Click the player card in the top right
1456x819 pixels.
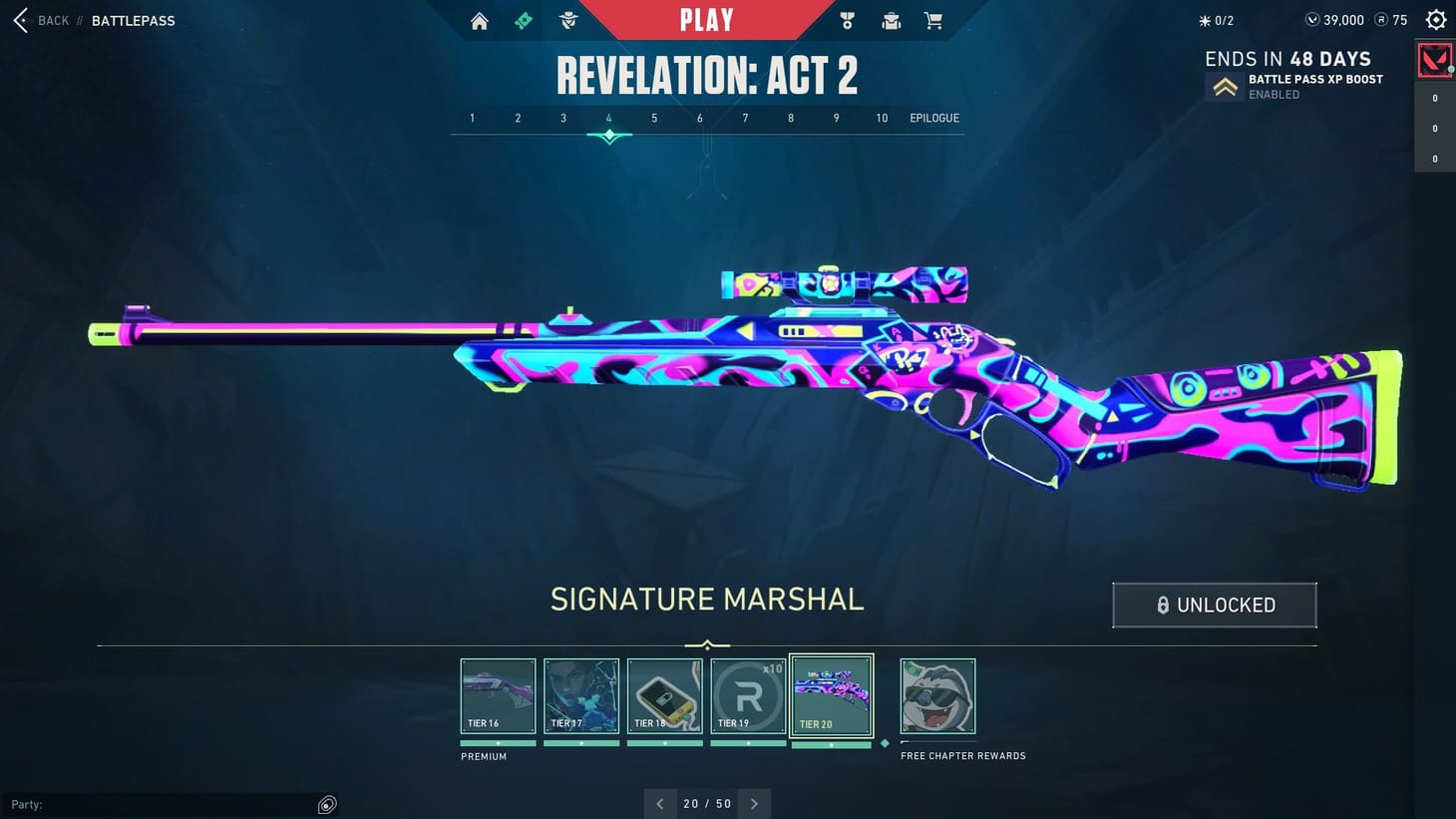pos(1435,60)
